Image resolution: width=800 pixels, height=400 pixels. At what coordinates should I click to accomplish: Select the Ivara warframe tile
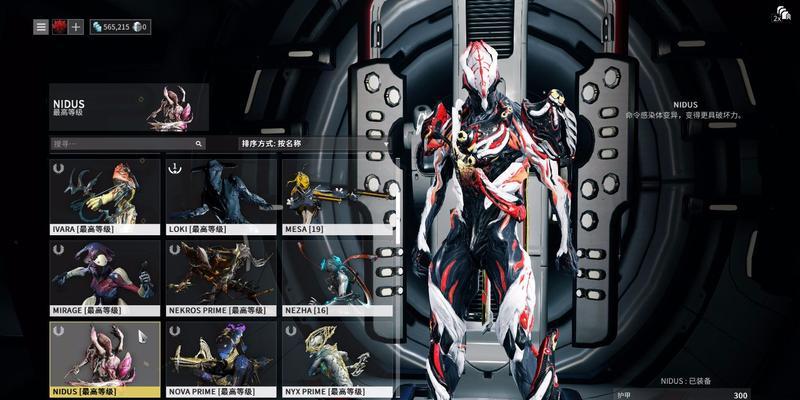[x=105, y=196]
